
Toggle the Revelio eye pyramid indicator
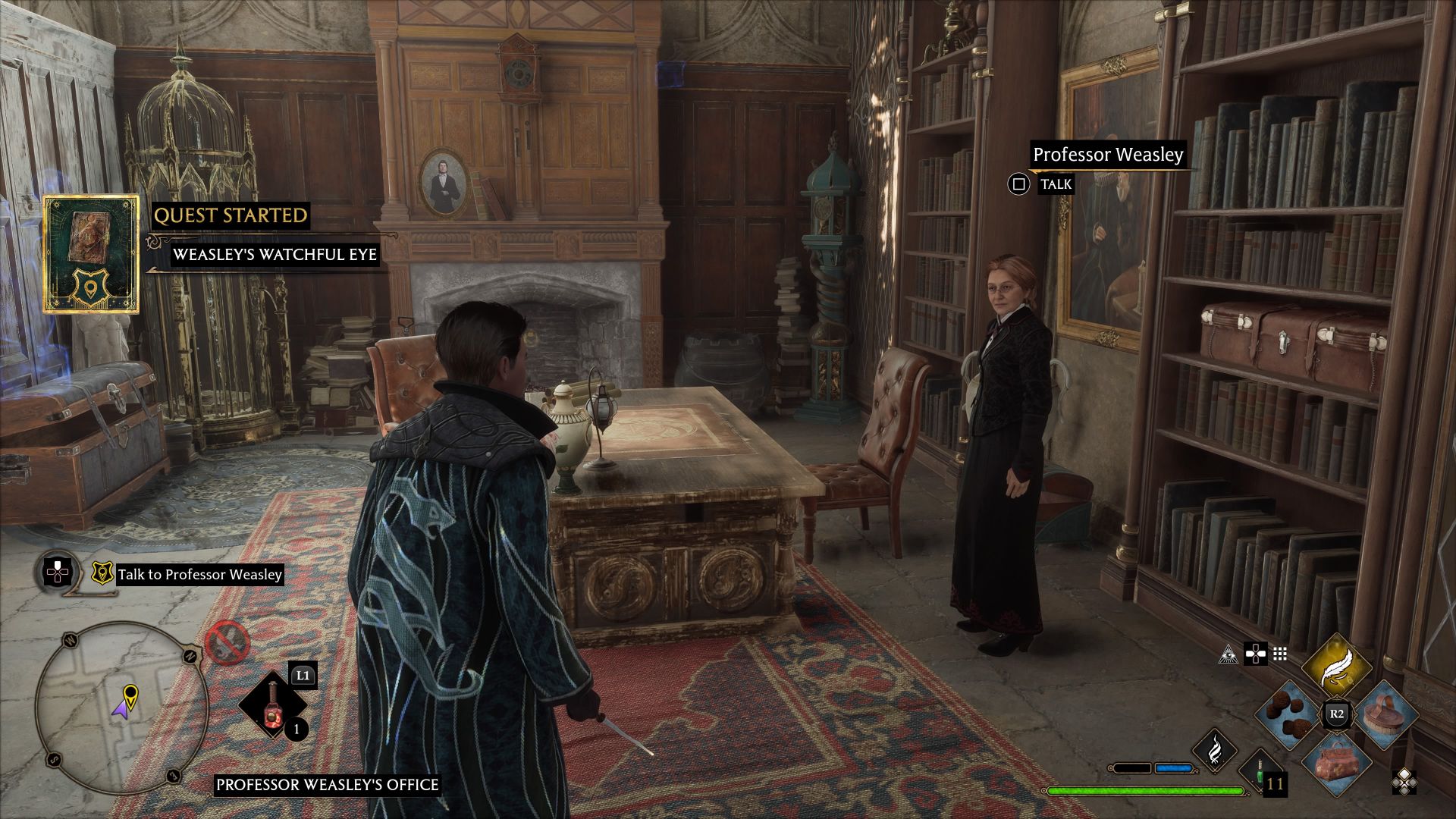pos(1230,656)
